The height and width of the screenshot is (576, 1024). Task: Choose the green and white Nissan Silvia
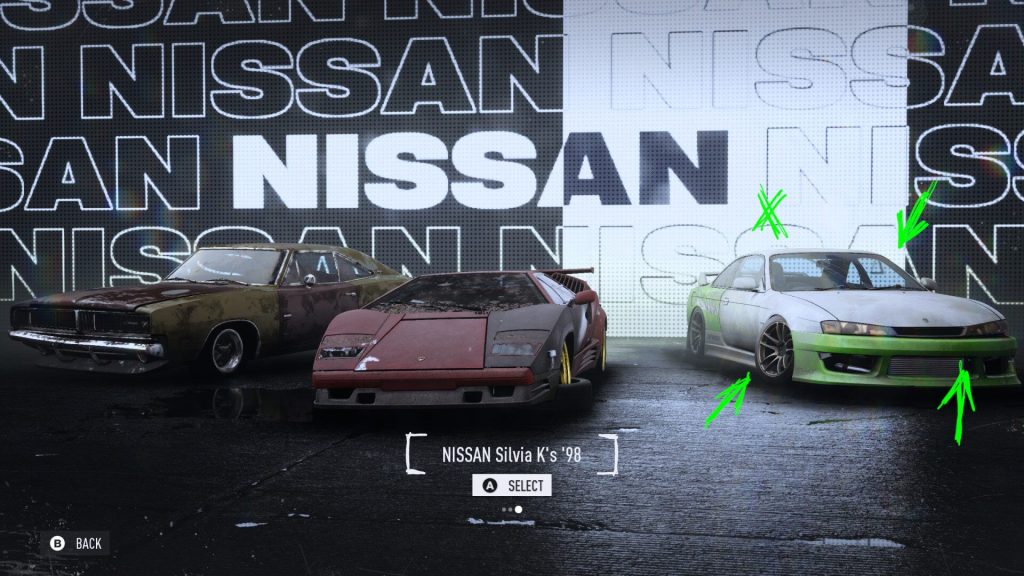pyautogui.click(x=850, y=318)
